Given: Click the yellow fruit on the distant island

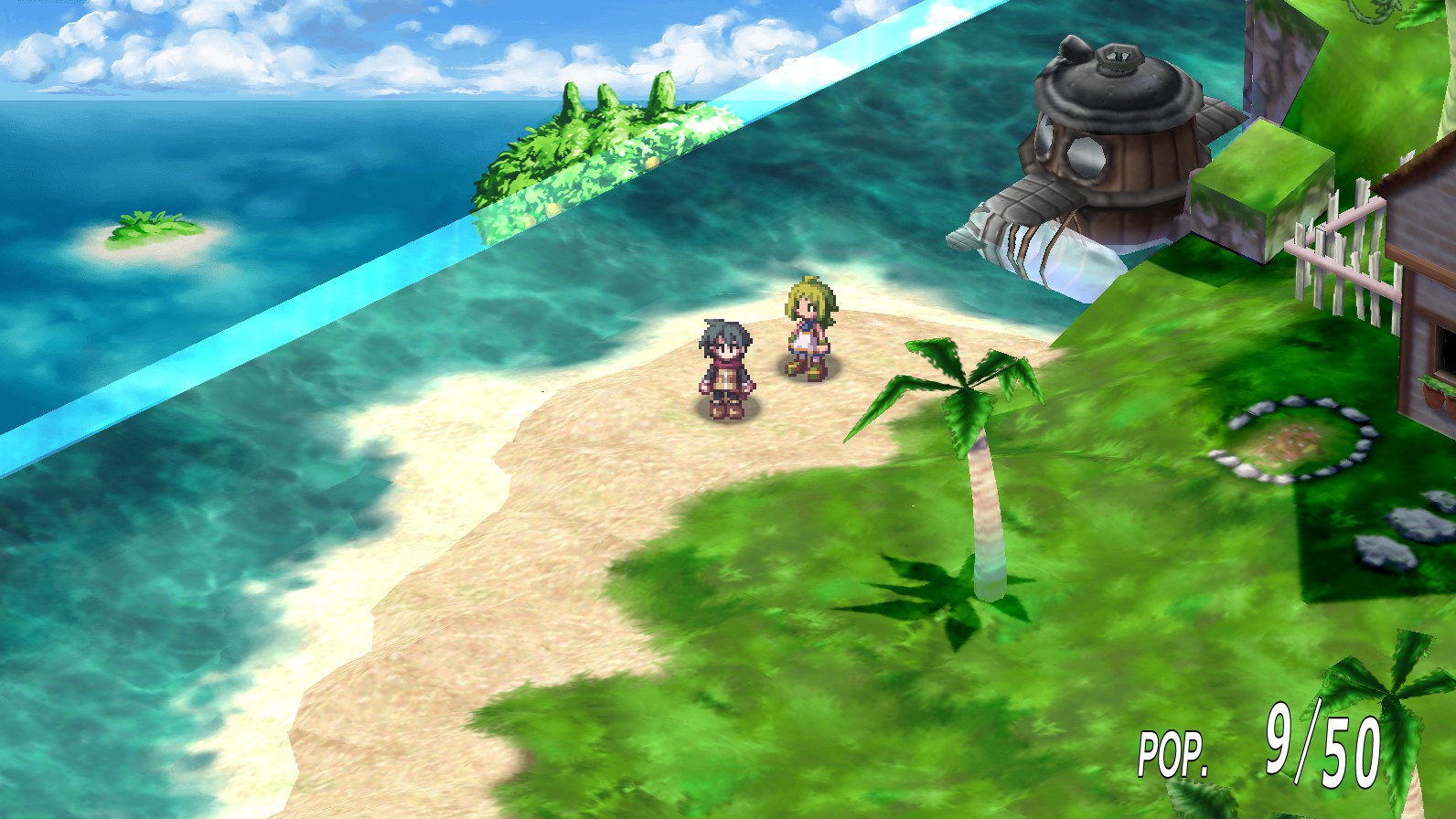Looking at the screenshot, I should coord(651,163).
